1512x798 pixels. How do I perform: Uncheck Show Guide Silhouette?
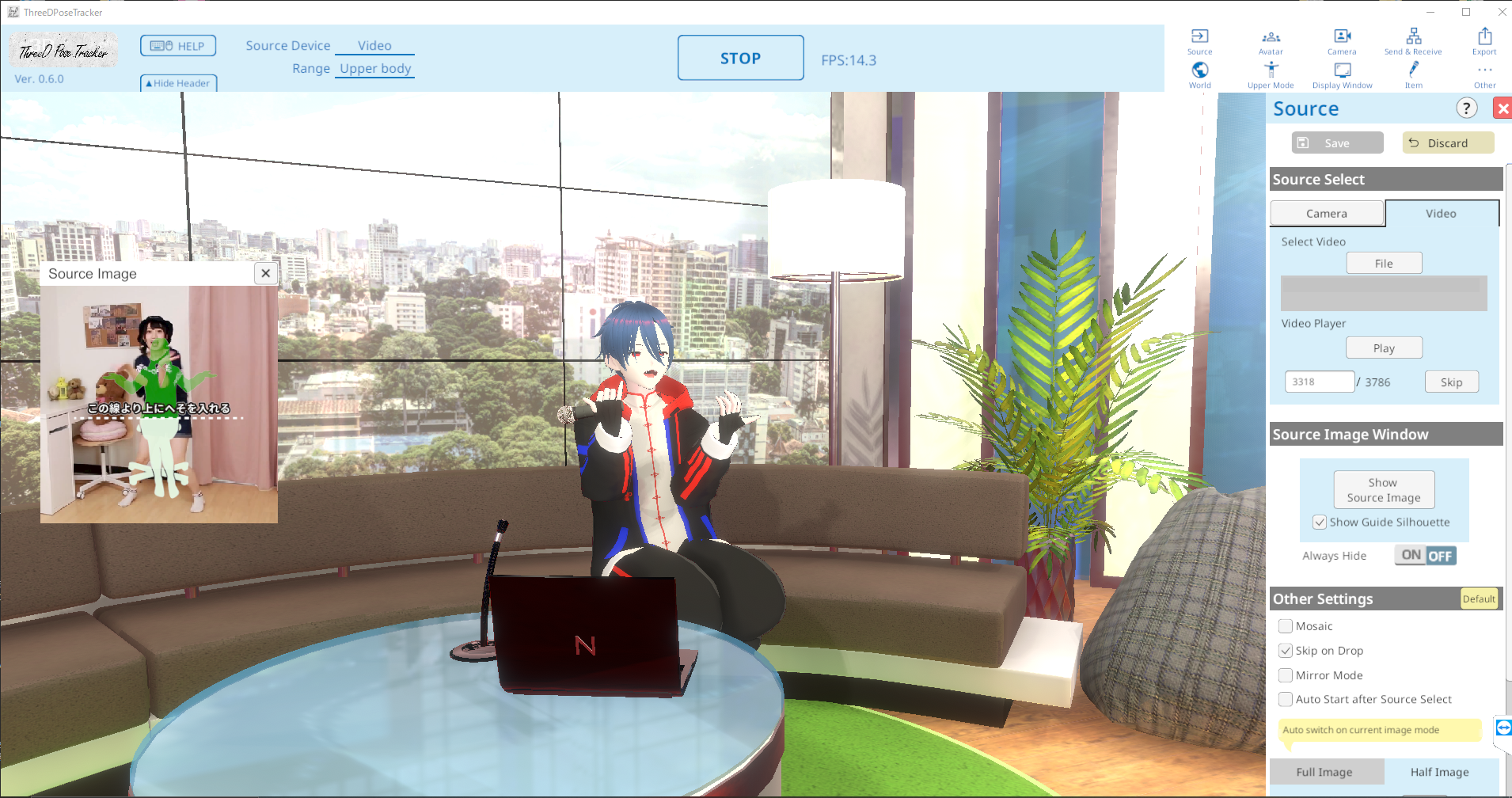[x=1319, y=522]
